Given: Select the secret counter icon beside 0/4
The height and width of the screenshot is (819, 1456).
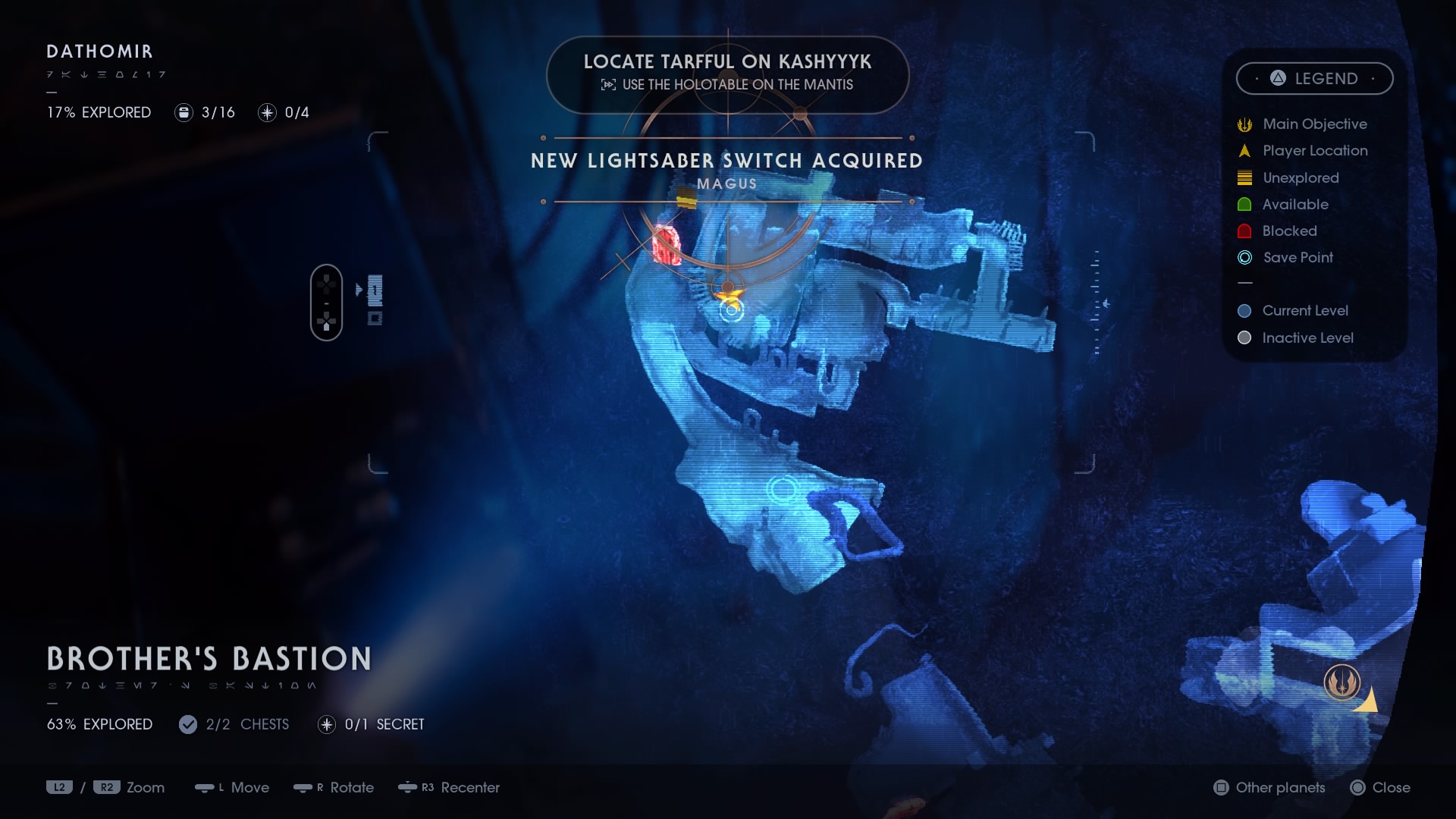Looking at the screenshot, I should click(266, 112).
